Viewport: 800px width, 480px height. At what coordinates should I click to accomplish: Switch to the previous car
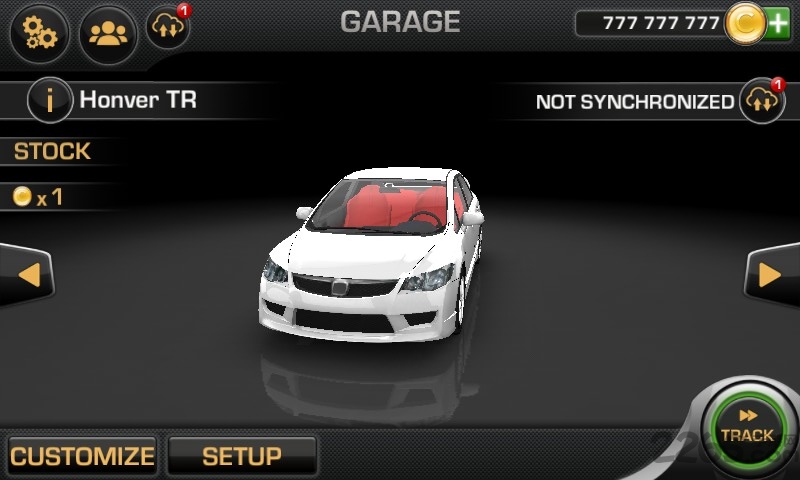point(28,273)
